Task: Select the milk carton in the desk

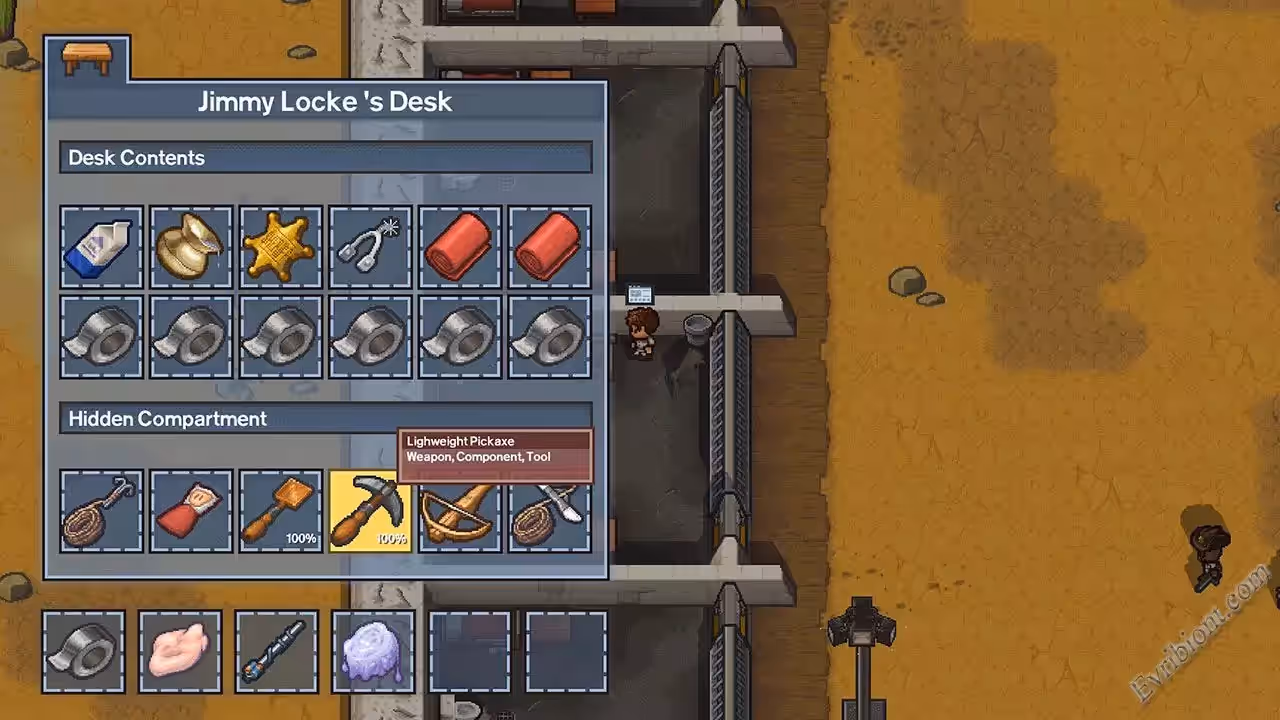Action: pyautogui.click(x=101, y=247)
